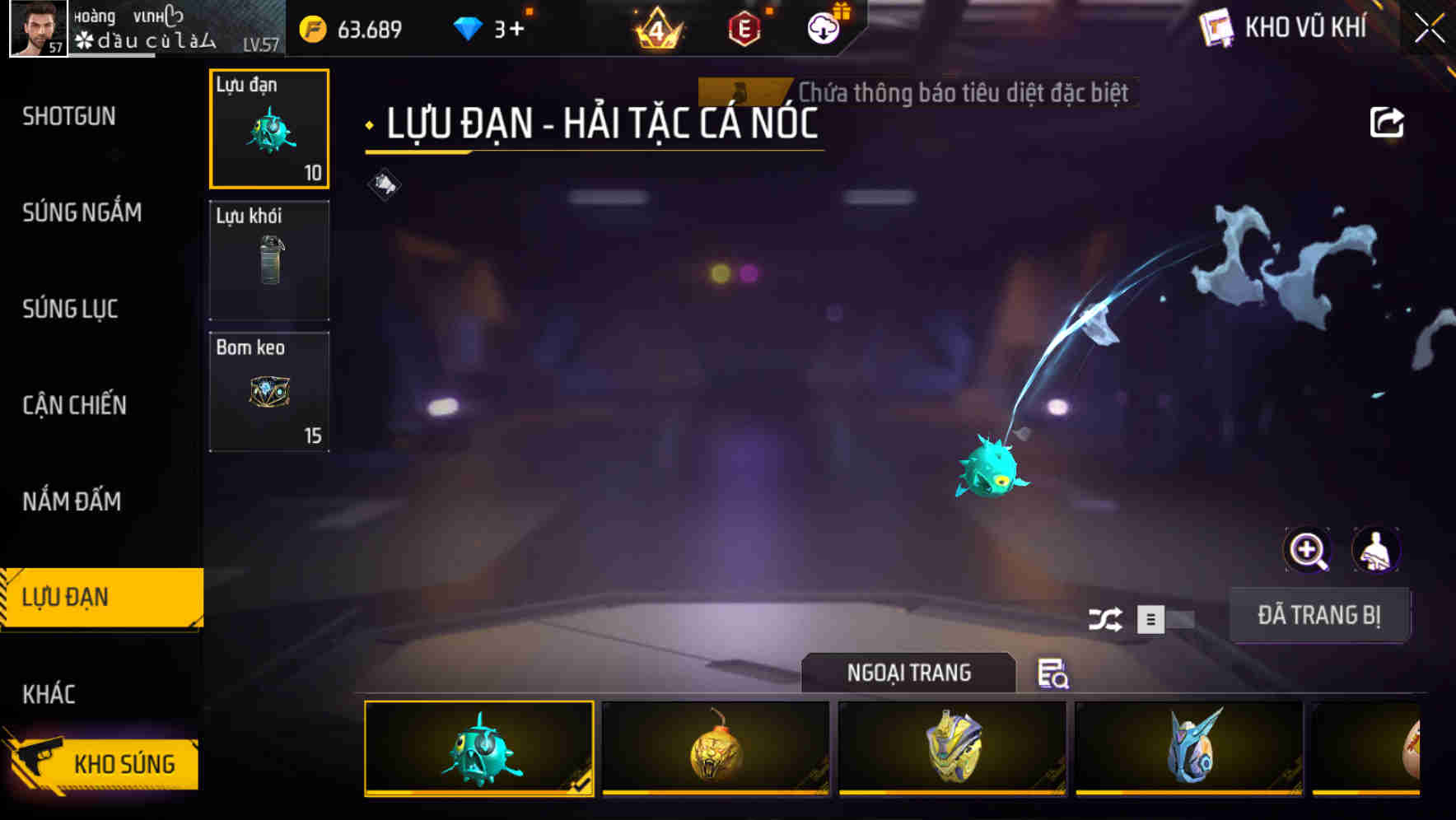This screenshot has width=1456, height=820.
Task: Select the SÚNG NGẮM menu entry
Action: [x=82, y=212]
